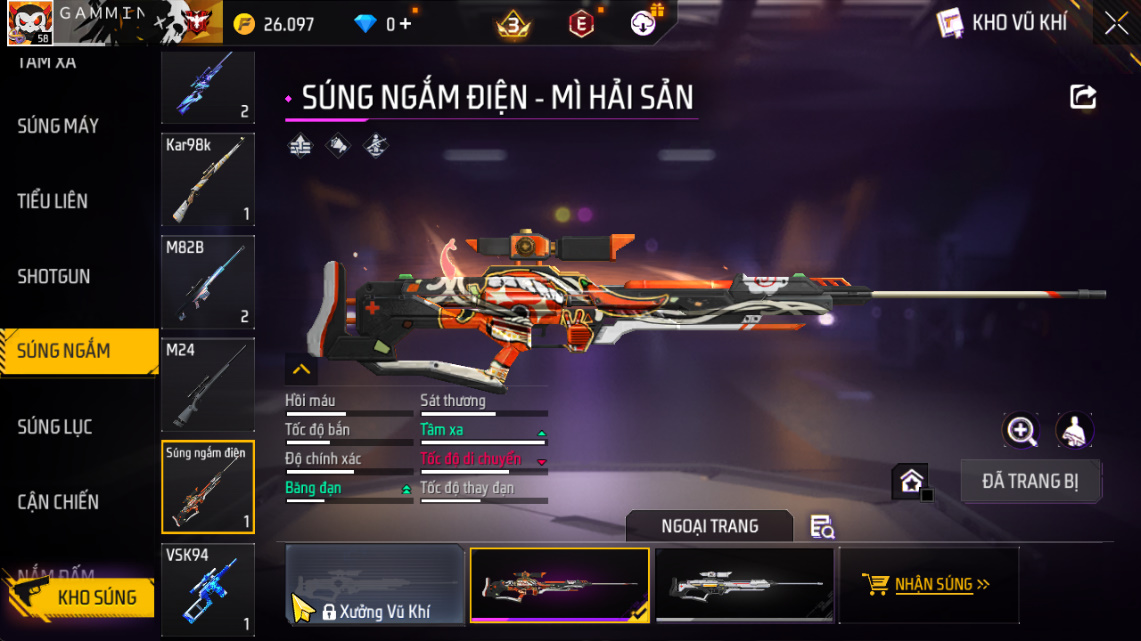This screenshot has height=641, width=1141.
Task: Share the weapon skin via share icon
Action: point(1083,97)
